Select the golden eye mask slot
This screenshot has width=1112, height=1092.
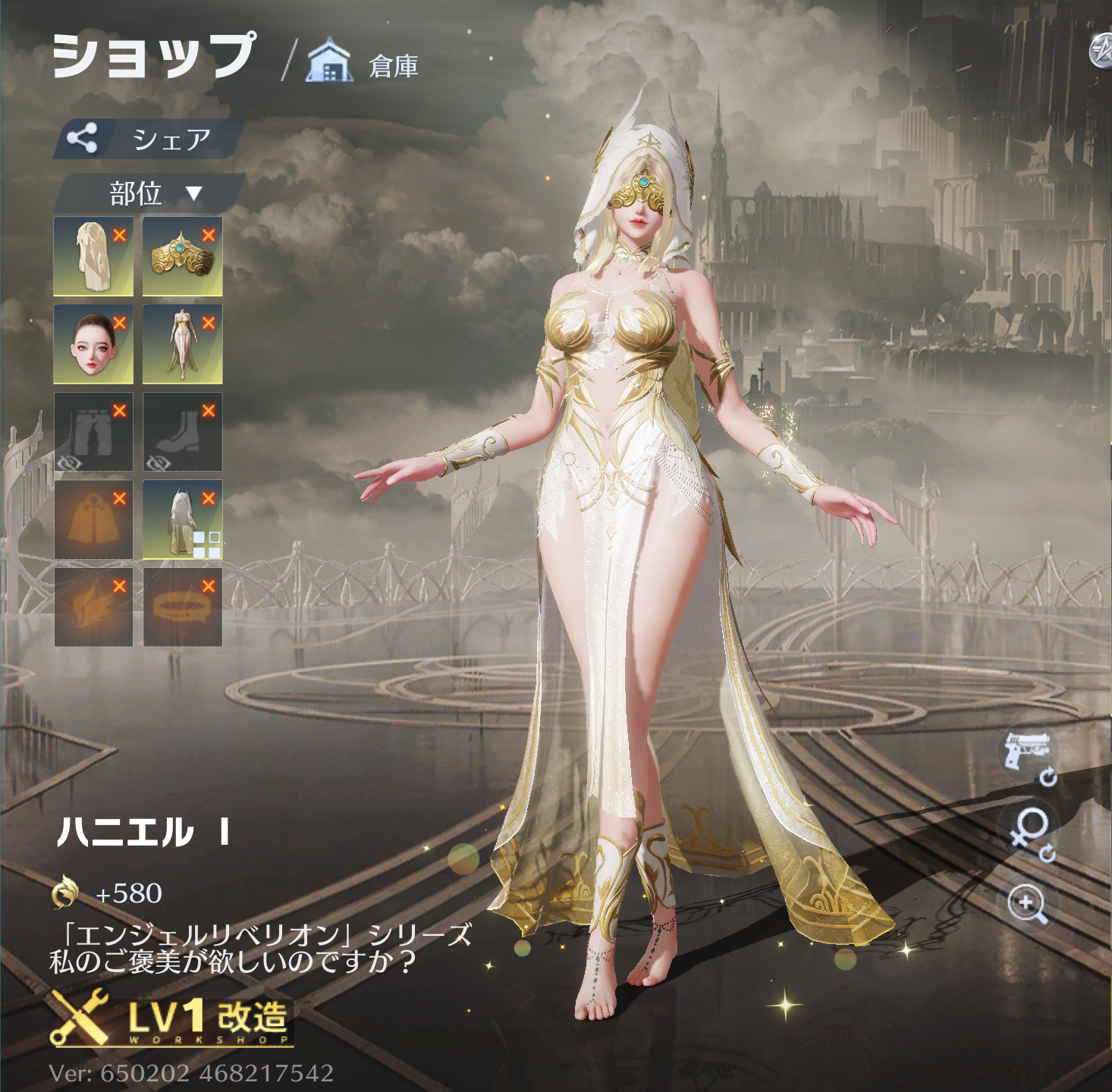181,257
